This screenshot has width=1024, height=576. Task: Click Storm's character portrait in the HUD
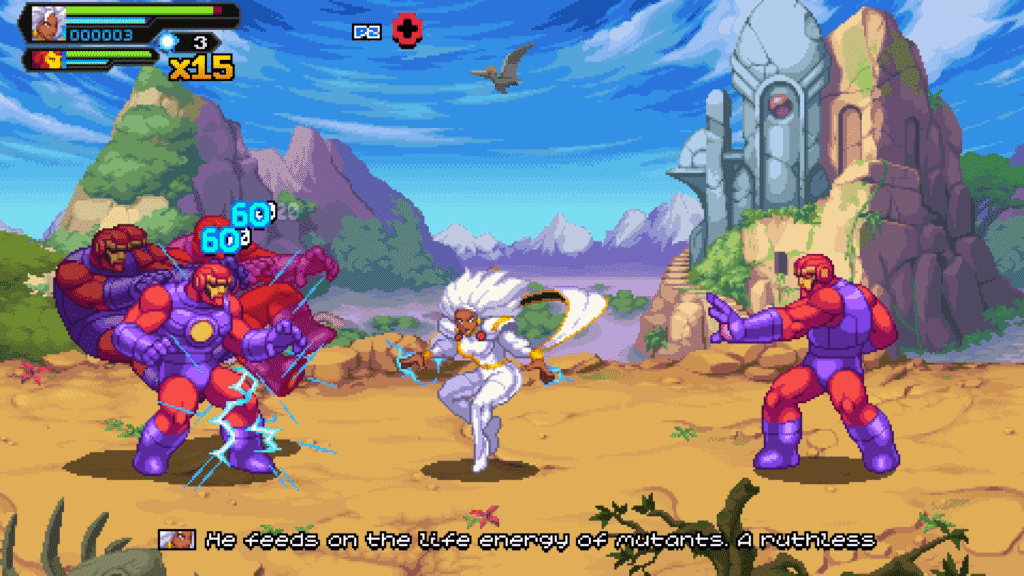(x=45, y=24)
